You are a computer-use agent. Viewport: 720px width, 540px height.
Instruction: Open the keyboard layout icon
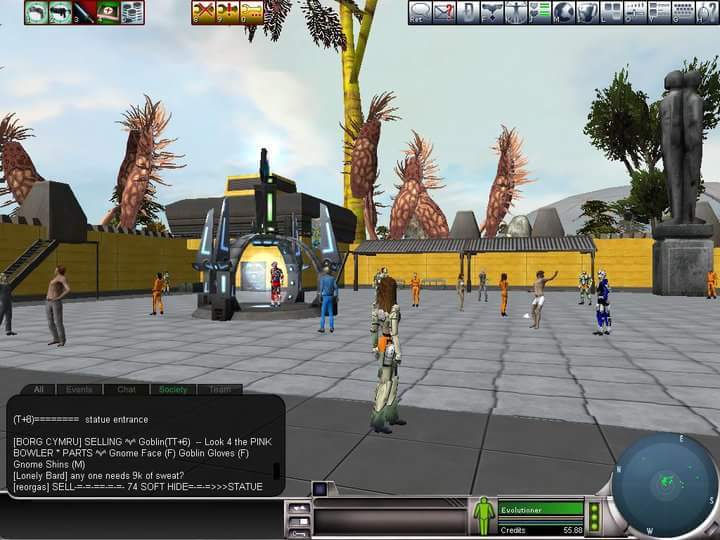tap(684, 12)
